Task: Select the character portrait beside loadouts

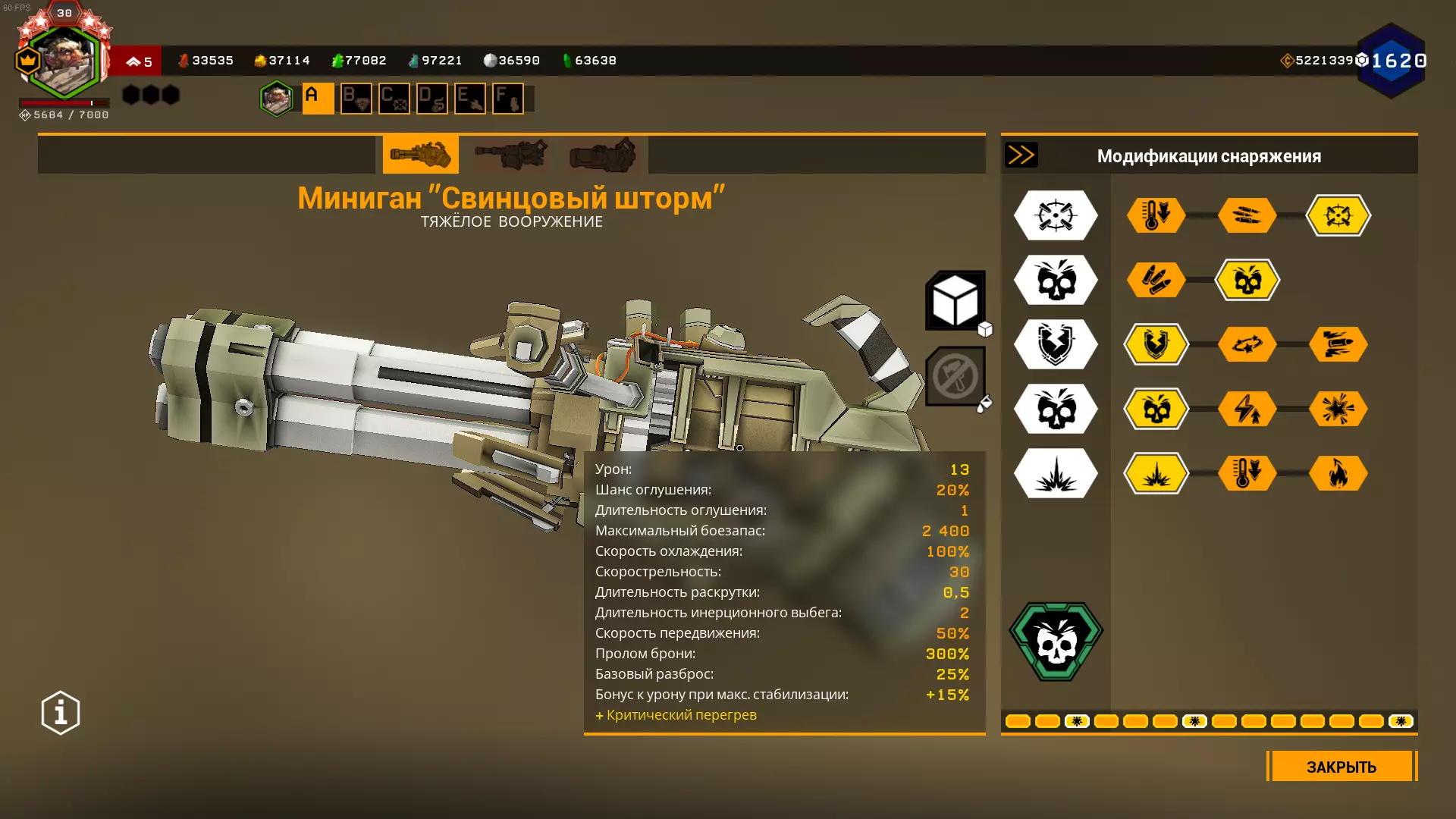Action: [x=276, y=99]
